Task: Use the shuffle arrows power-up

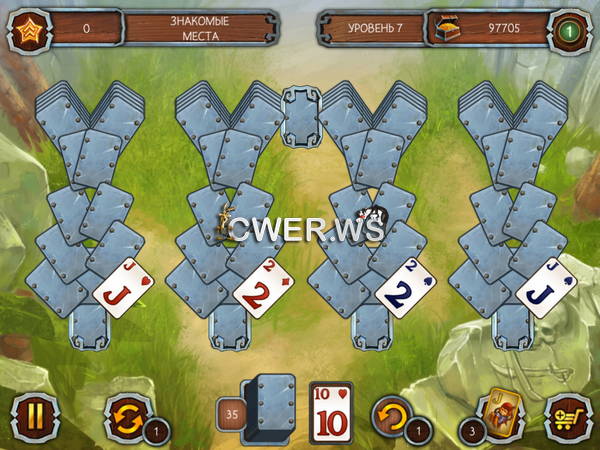Action: (x=126, y=412)
